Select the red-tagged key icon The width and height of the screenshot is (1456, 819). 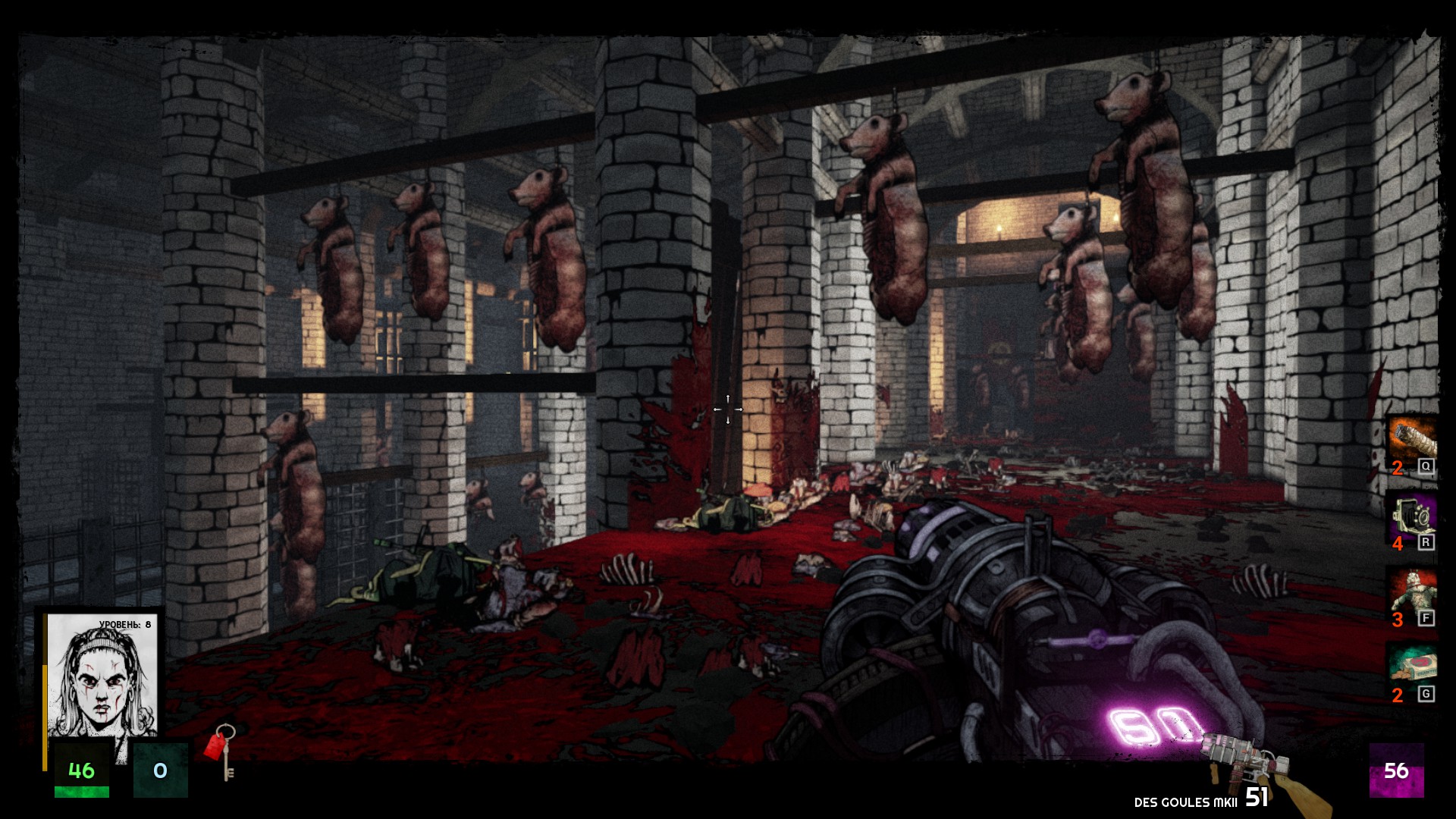click(x=221, y=750)
